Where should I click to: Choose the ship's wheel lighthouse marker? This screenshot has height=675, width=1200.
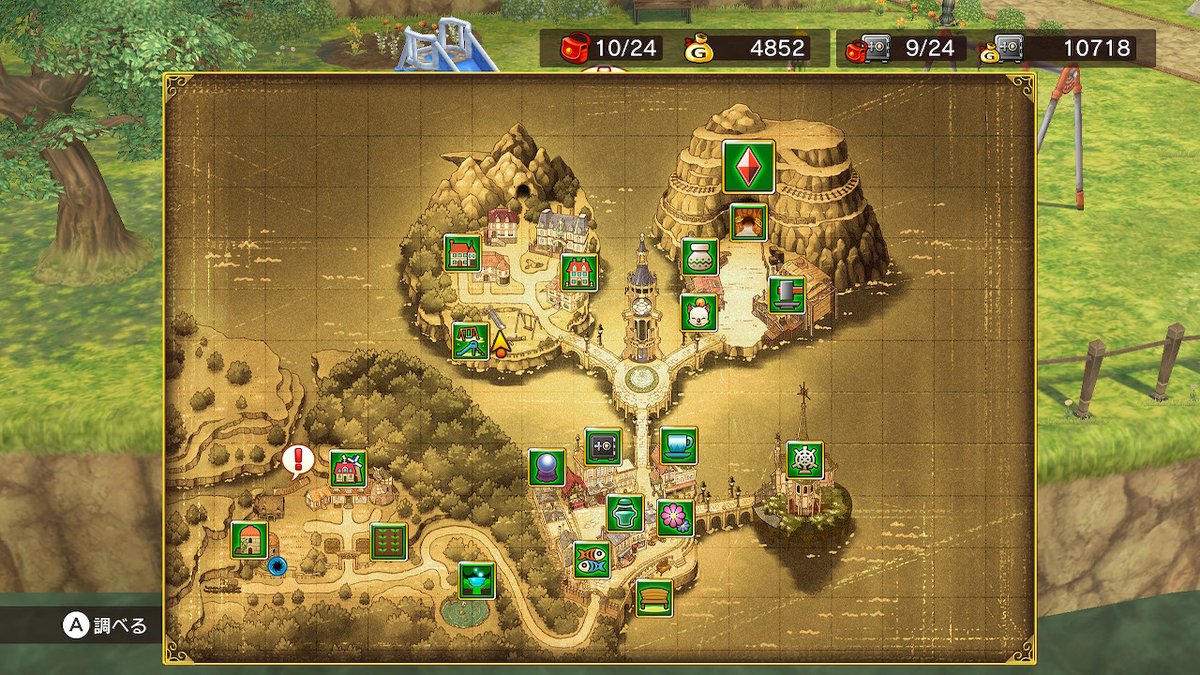click(805, 459)
